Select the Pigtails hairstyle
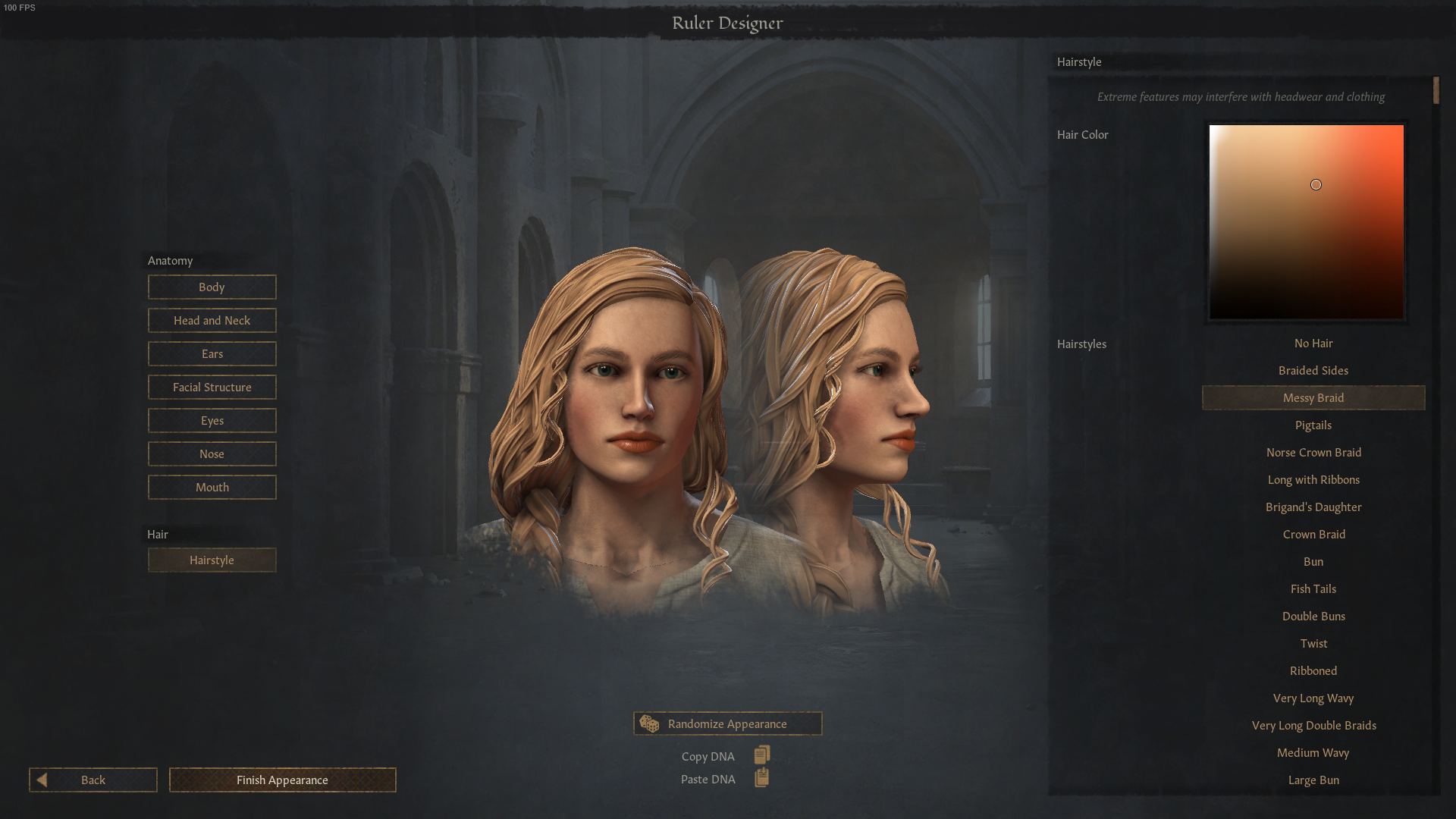 pyautogui.click(x=1313, y=425)
